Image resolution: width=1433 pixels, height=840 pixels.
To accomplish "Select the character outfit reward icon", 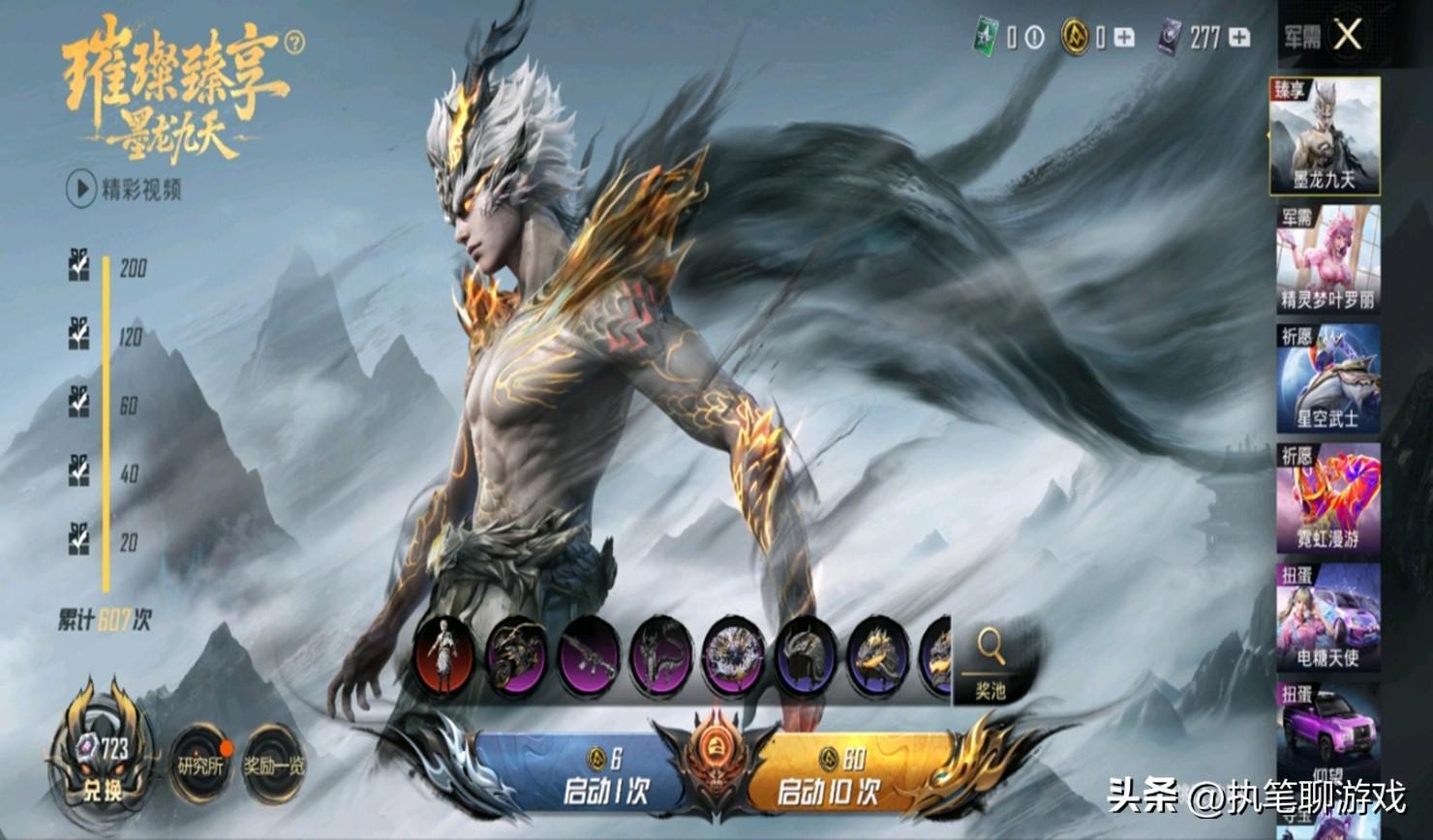I will coord(444,656).
